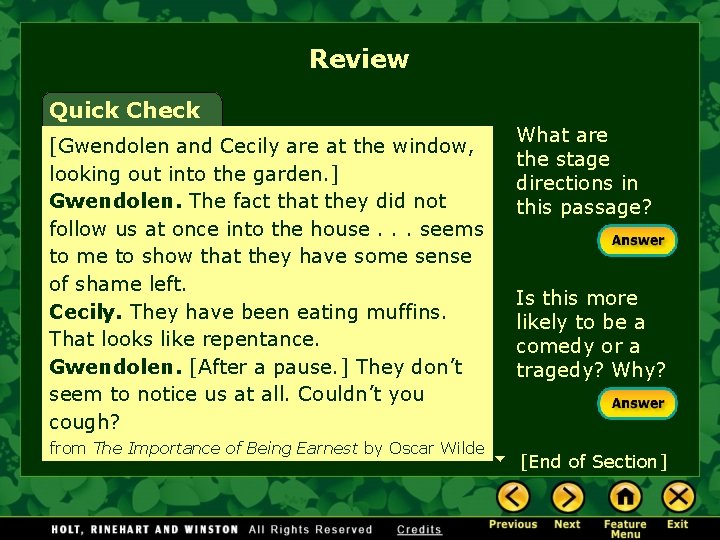Open the Credits link
Viewport: 720px width, 540px height.
pos(419,529)
